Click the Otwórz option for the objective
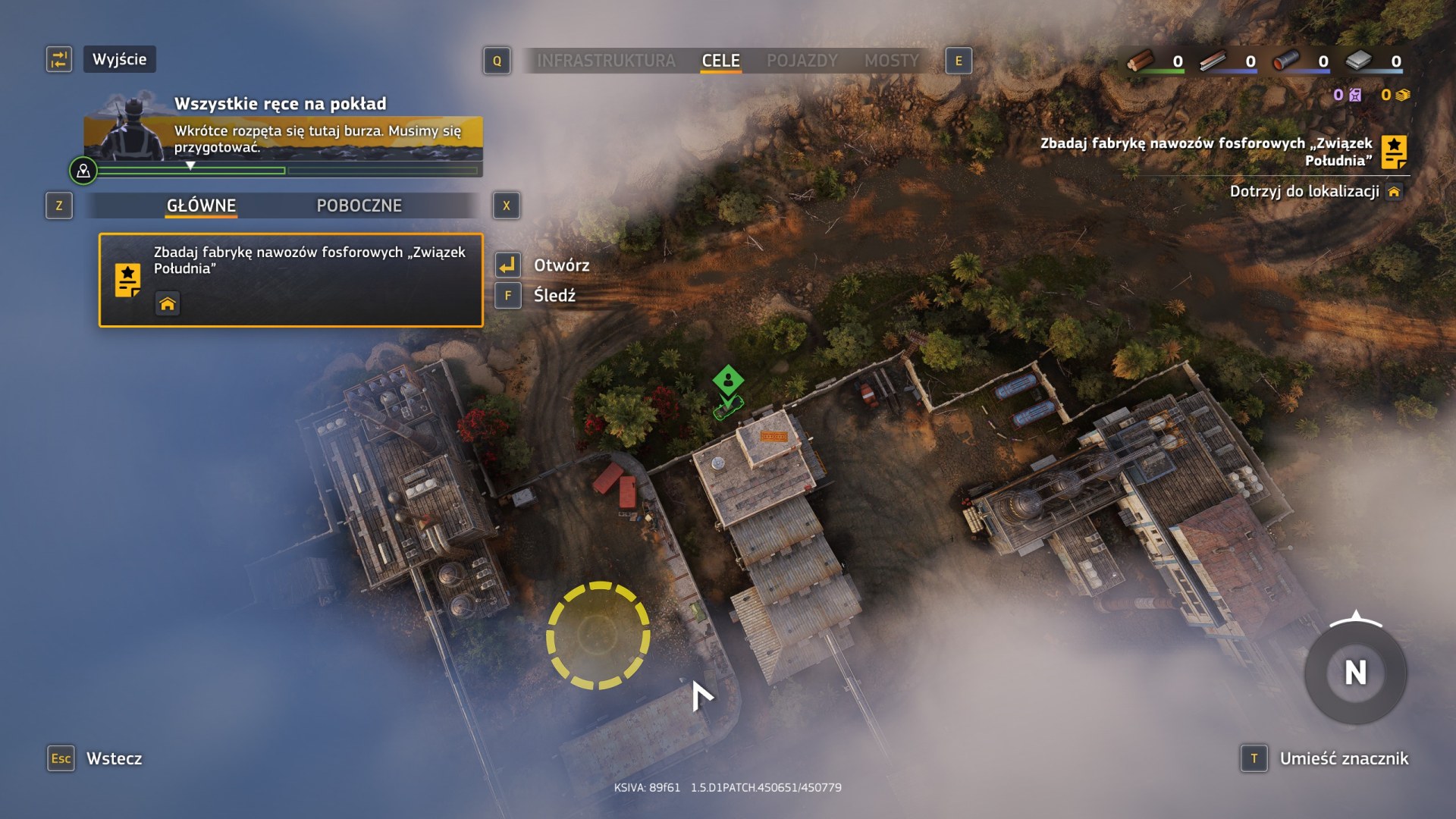Image resolution: width=1456 pixels, height=819 pixels. [x=561, y=265]
